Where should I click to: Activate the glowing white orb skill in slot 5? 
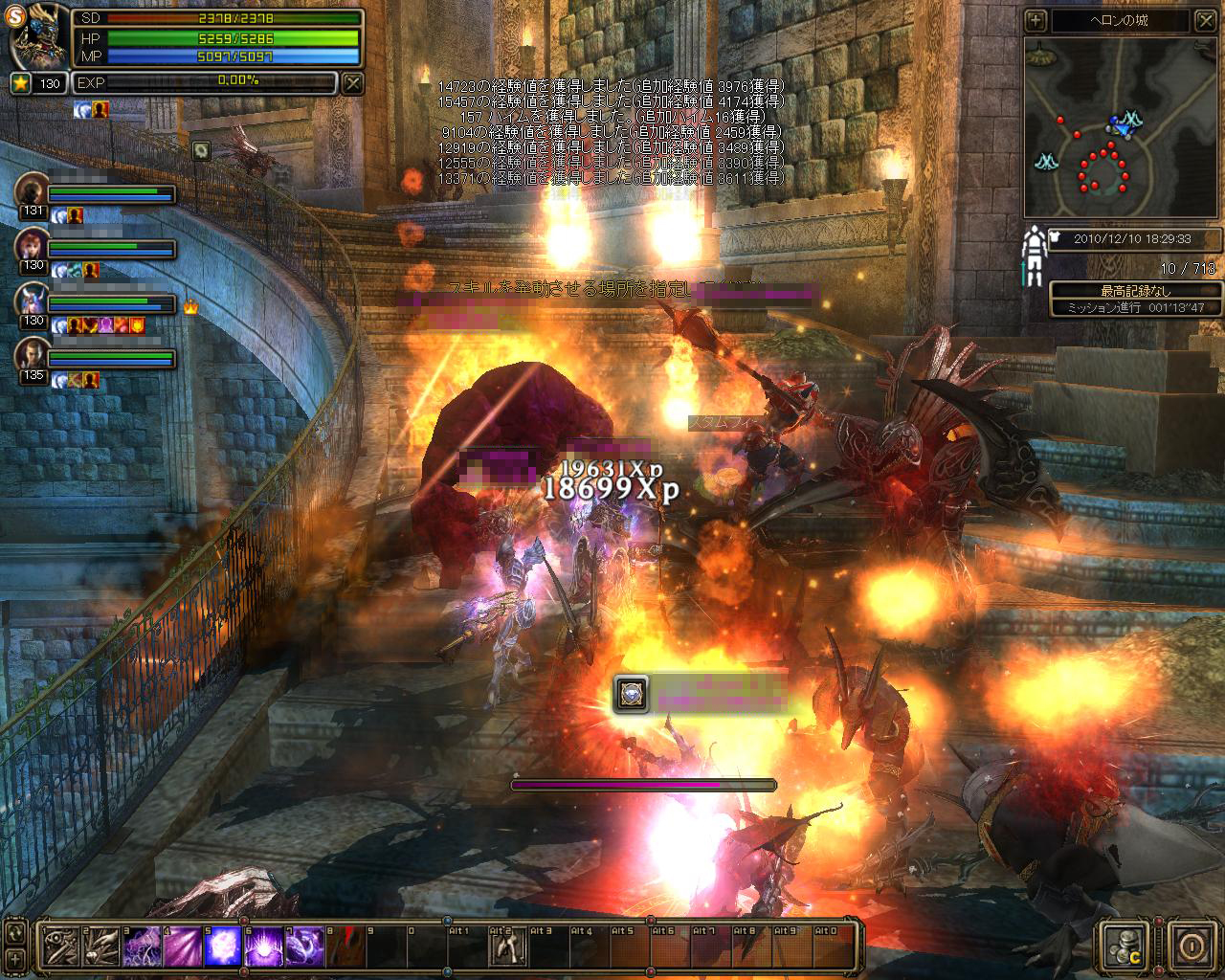(224, 947)
